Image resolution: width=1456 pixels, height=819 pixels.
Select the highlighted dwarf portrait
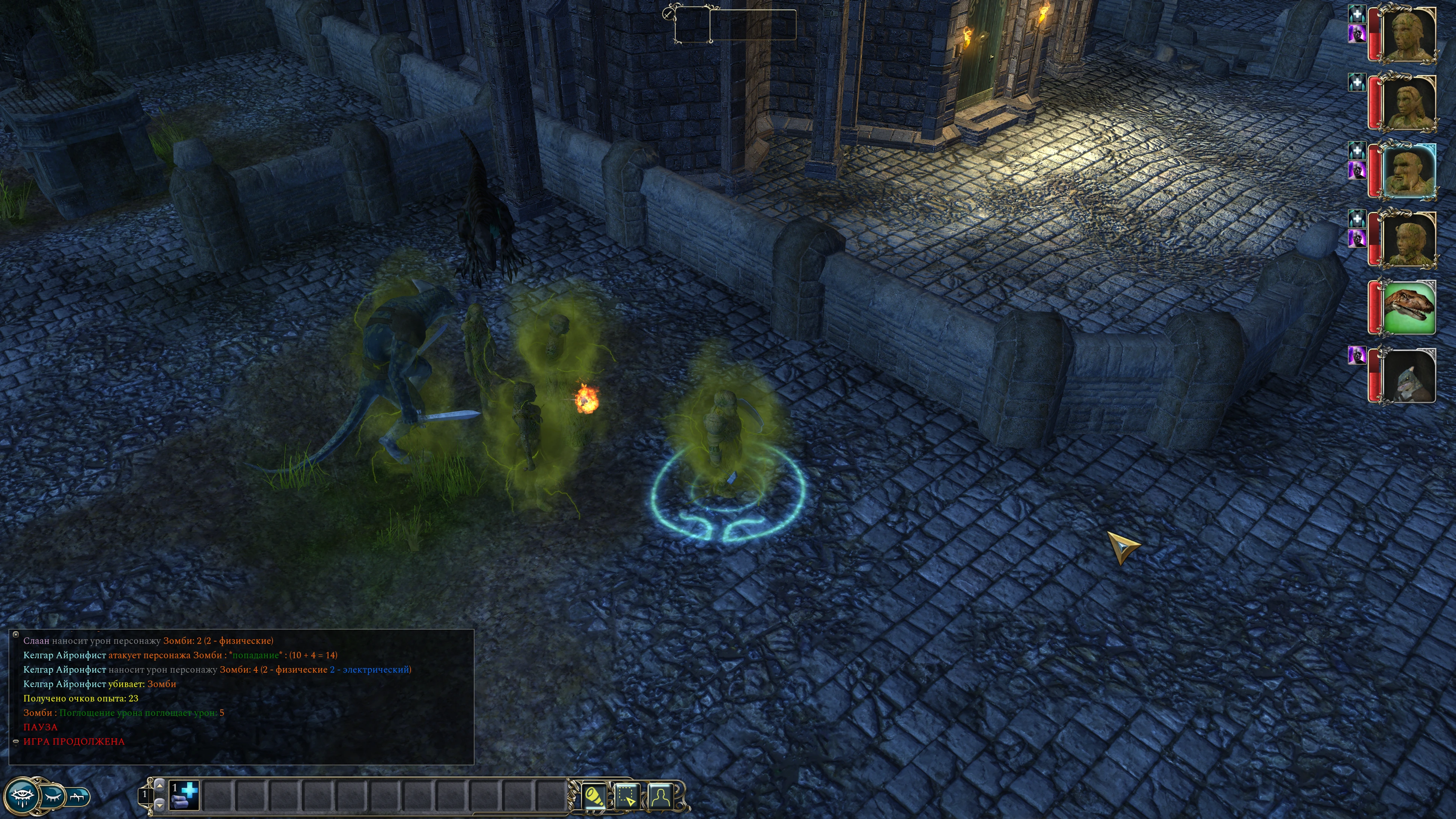point(1408,171)
